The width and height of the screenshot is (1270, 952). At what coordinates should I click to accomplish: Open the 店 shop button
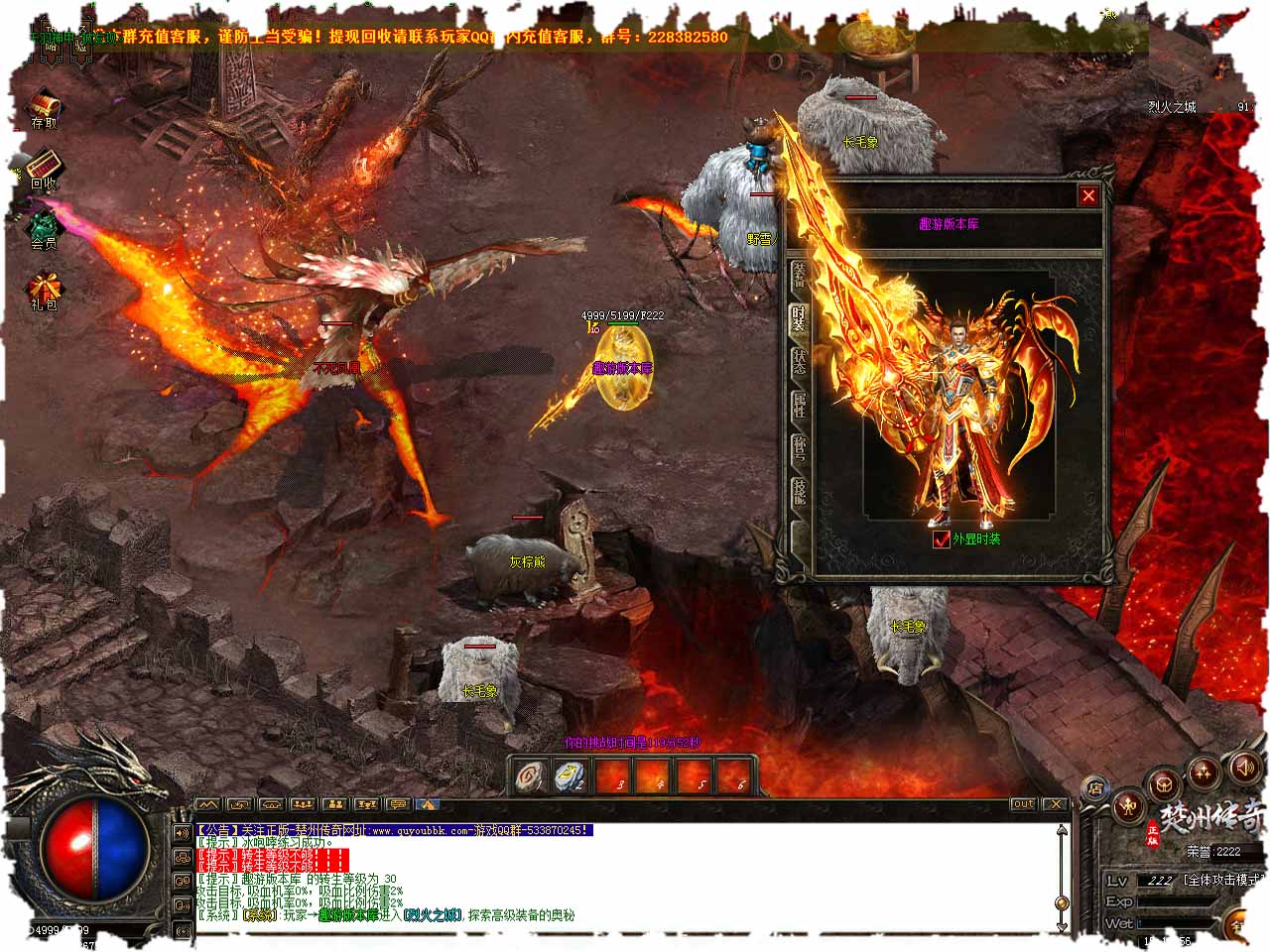click(x=1095, y=789)
